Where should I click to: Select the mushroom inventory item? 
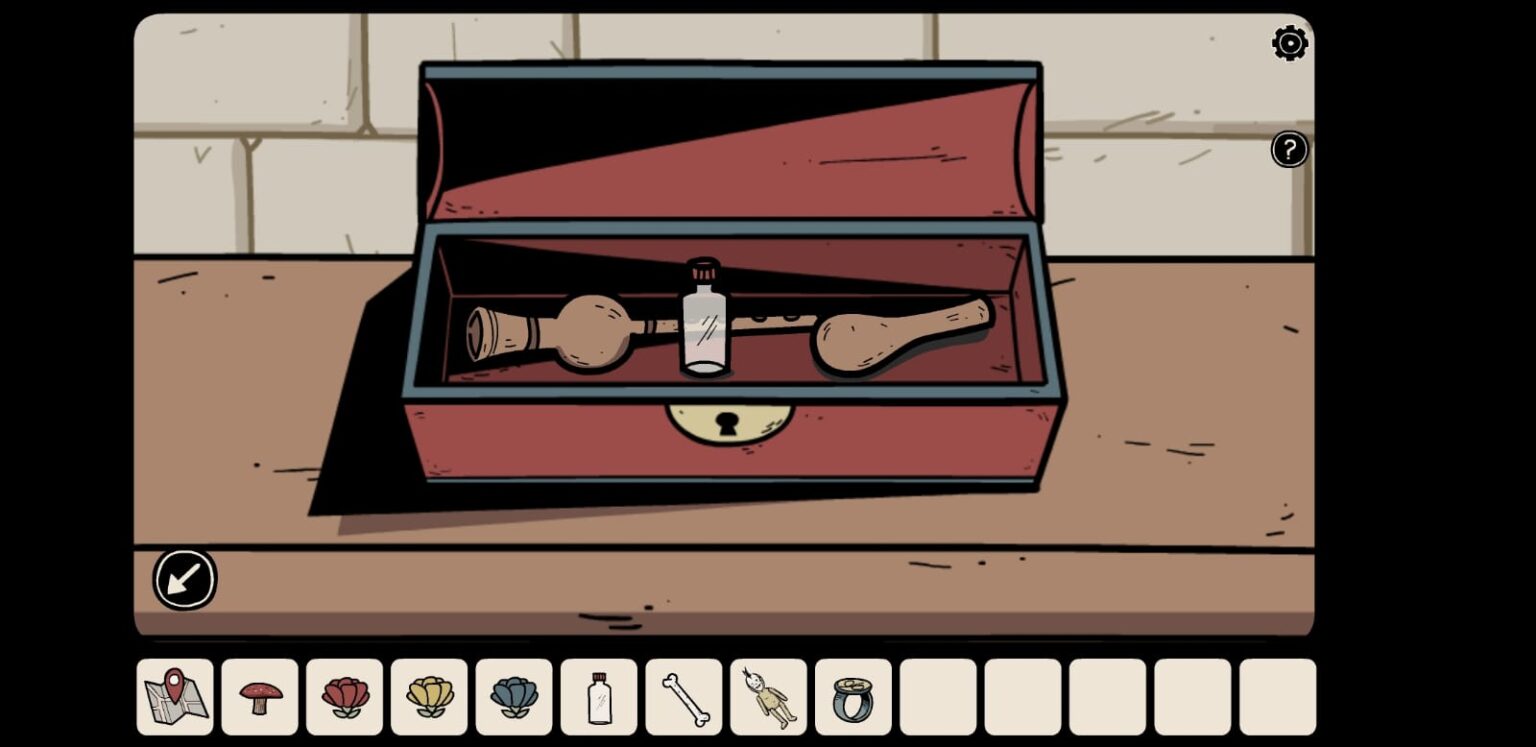(259, 697)
